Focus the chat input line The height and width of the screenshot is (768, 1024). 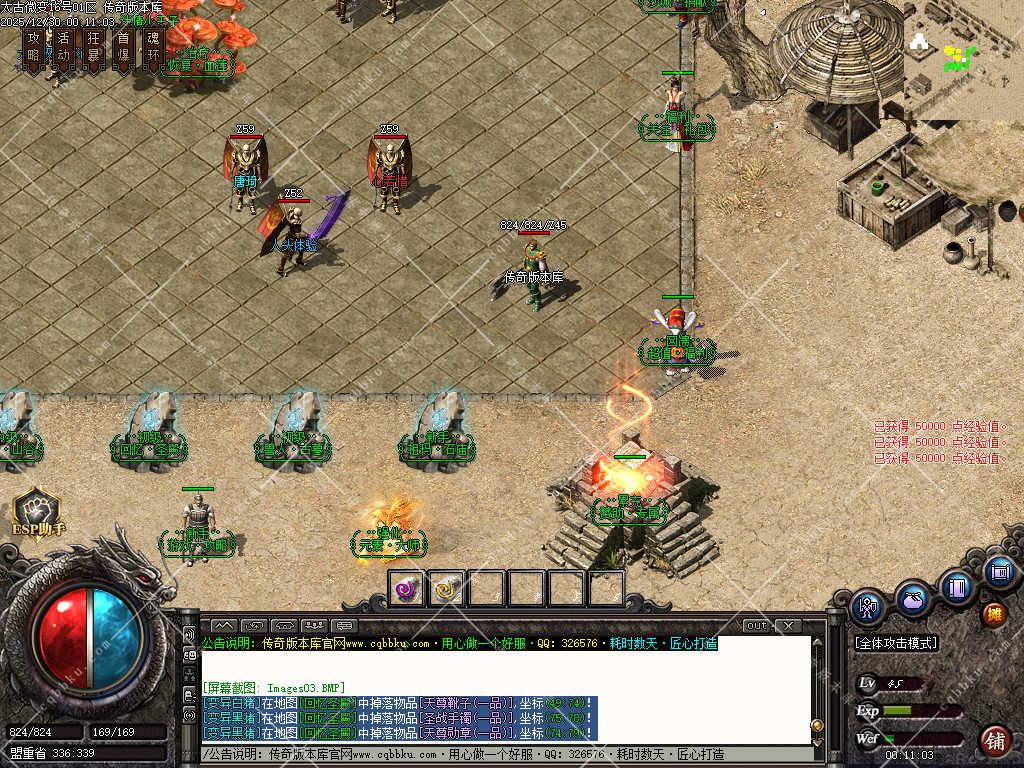coord(500,754)
